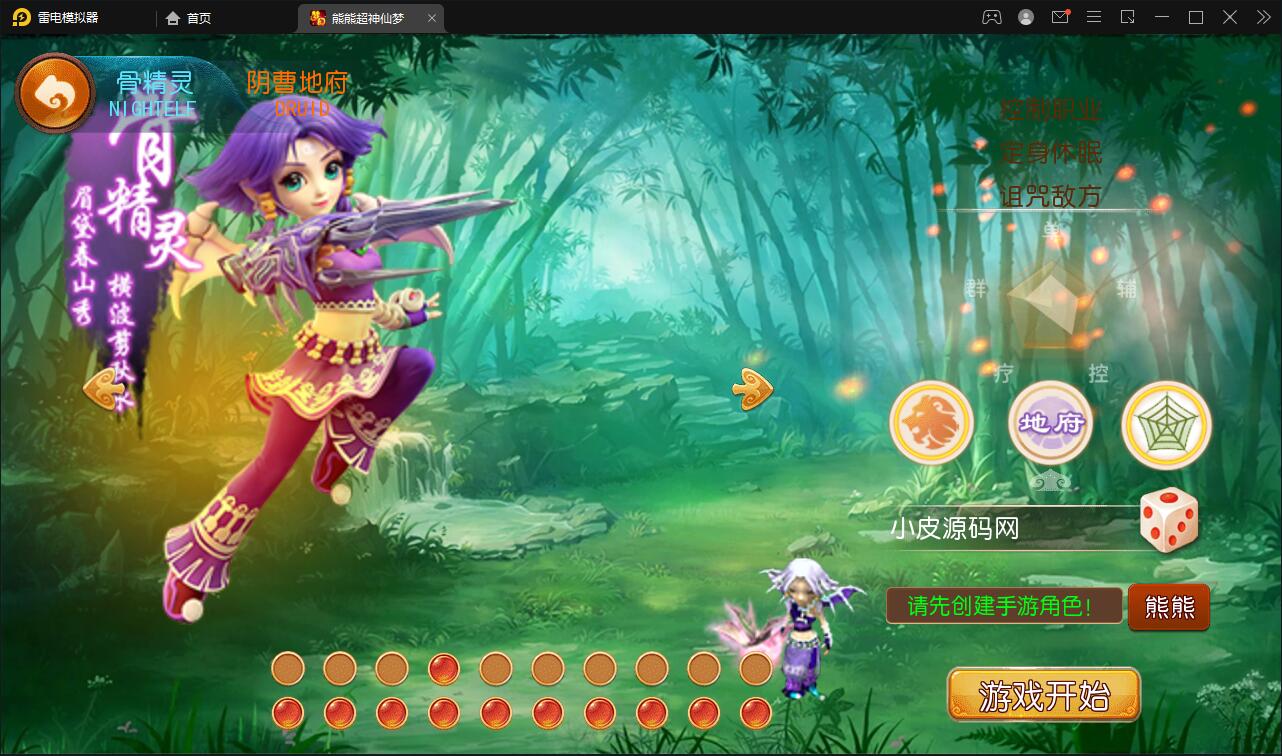Select the red lion emblem
The width and height of the screenshot is (1282, 756).
pos(932,424)
